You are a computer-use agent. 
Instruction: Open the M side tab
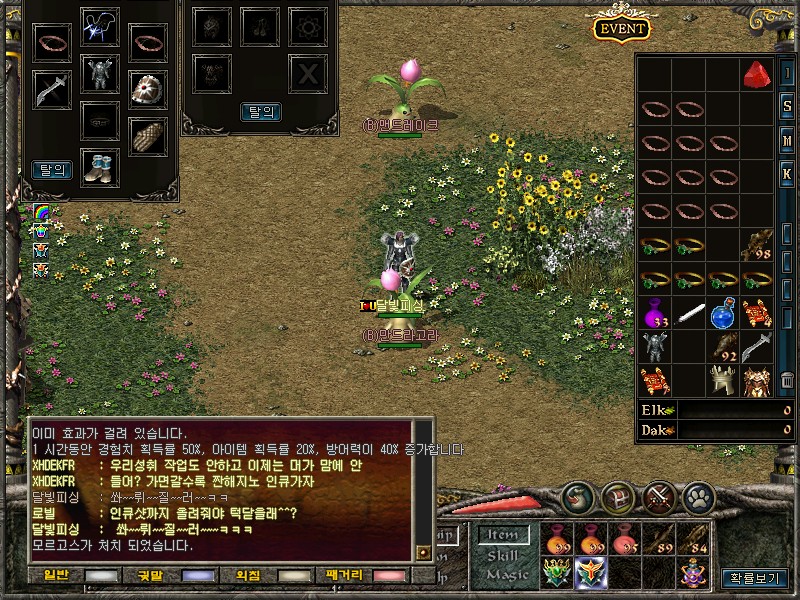[787, 140]
